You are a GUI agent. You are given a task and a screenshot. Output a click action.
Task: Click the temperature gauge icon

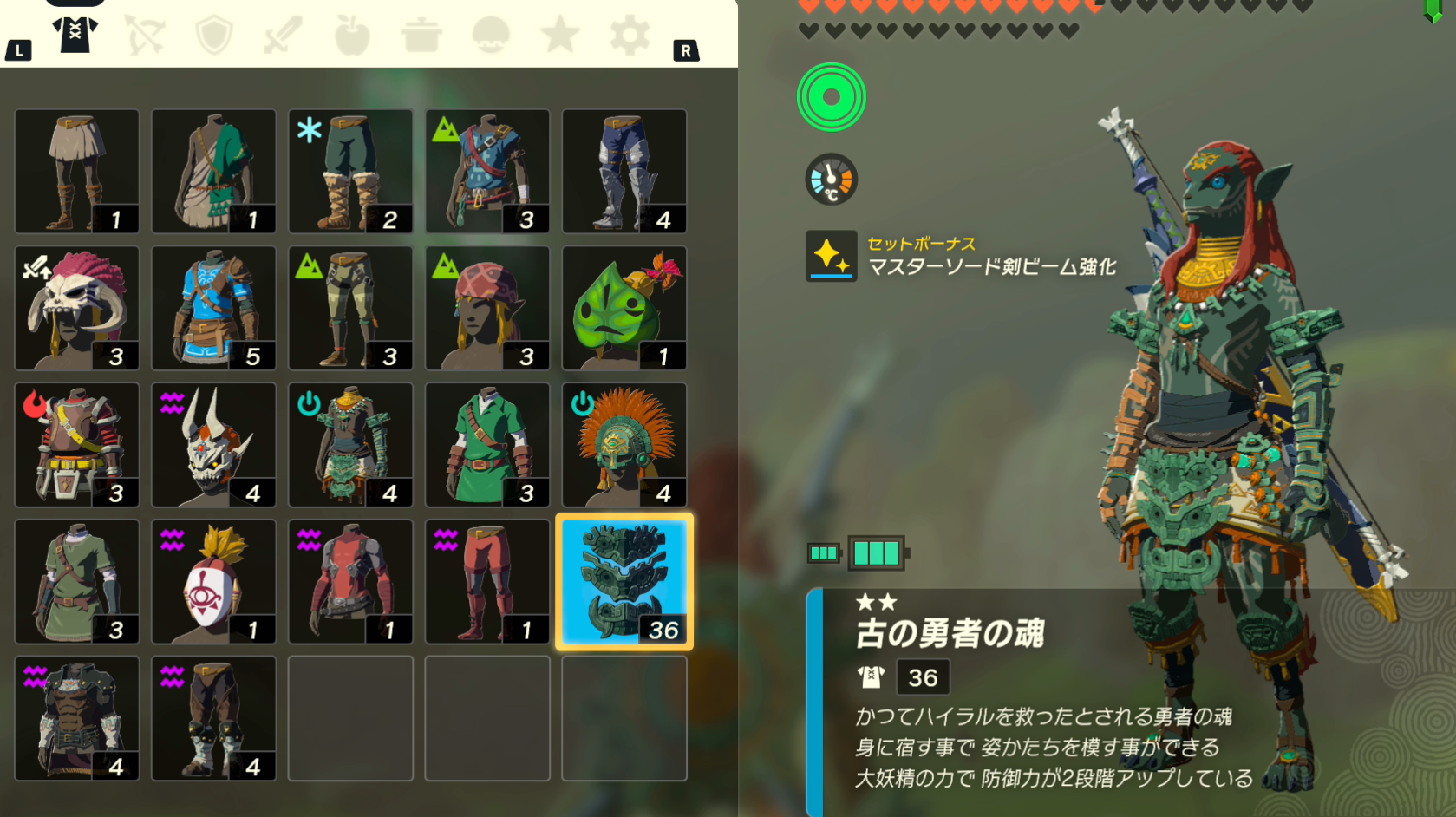(x=830, y=180)
